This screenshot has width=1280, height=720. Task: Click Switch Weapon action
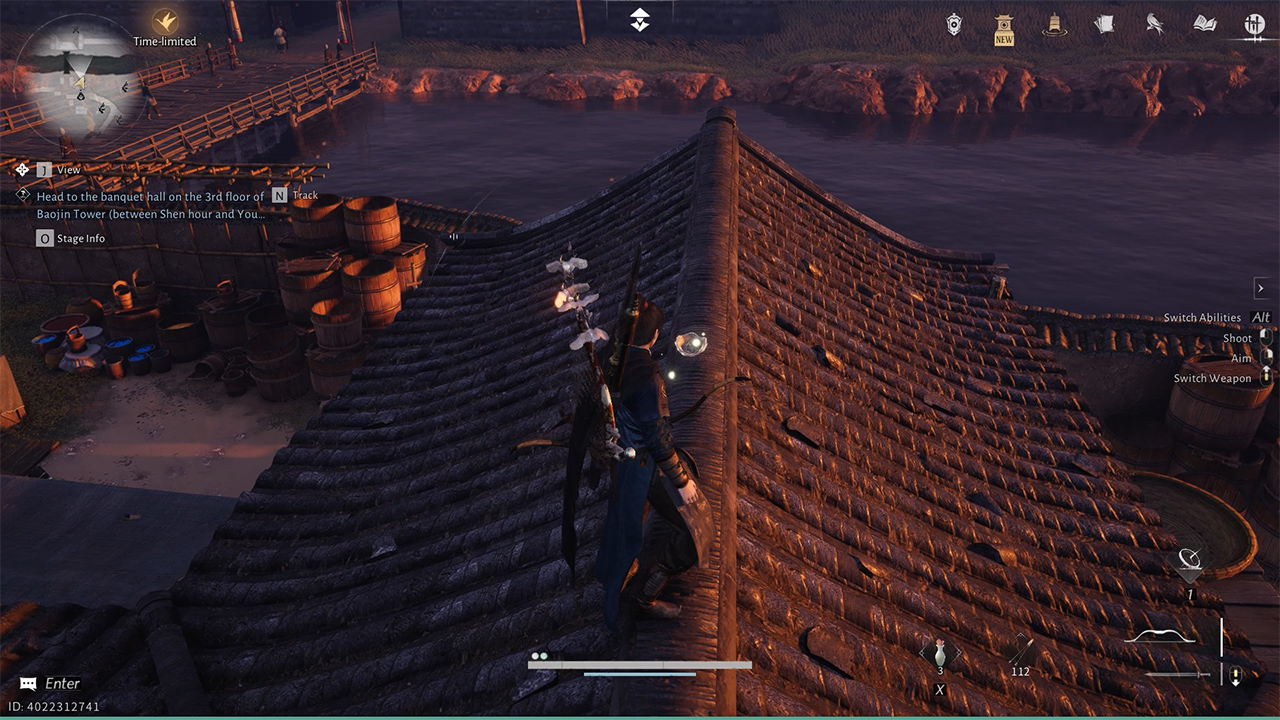pyautogui.click(x=1212, y=378)
